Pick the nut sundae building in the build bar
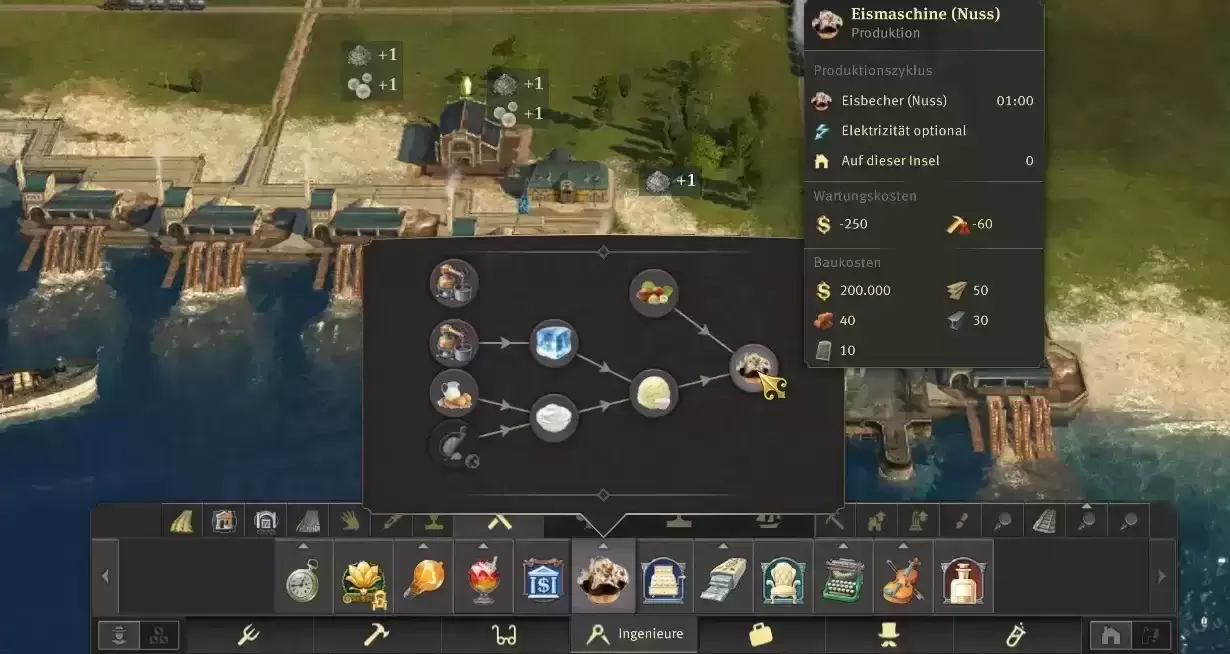Screen dimensions: 1230x654 pyautogui.click(x=603, y=579)
